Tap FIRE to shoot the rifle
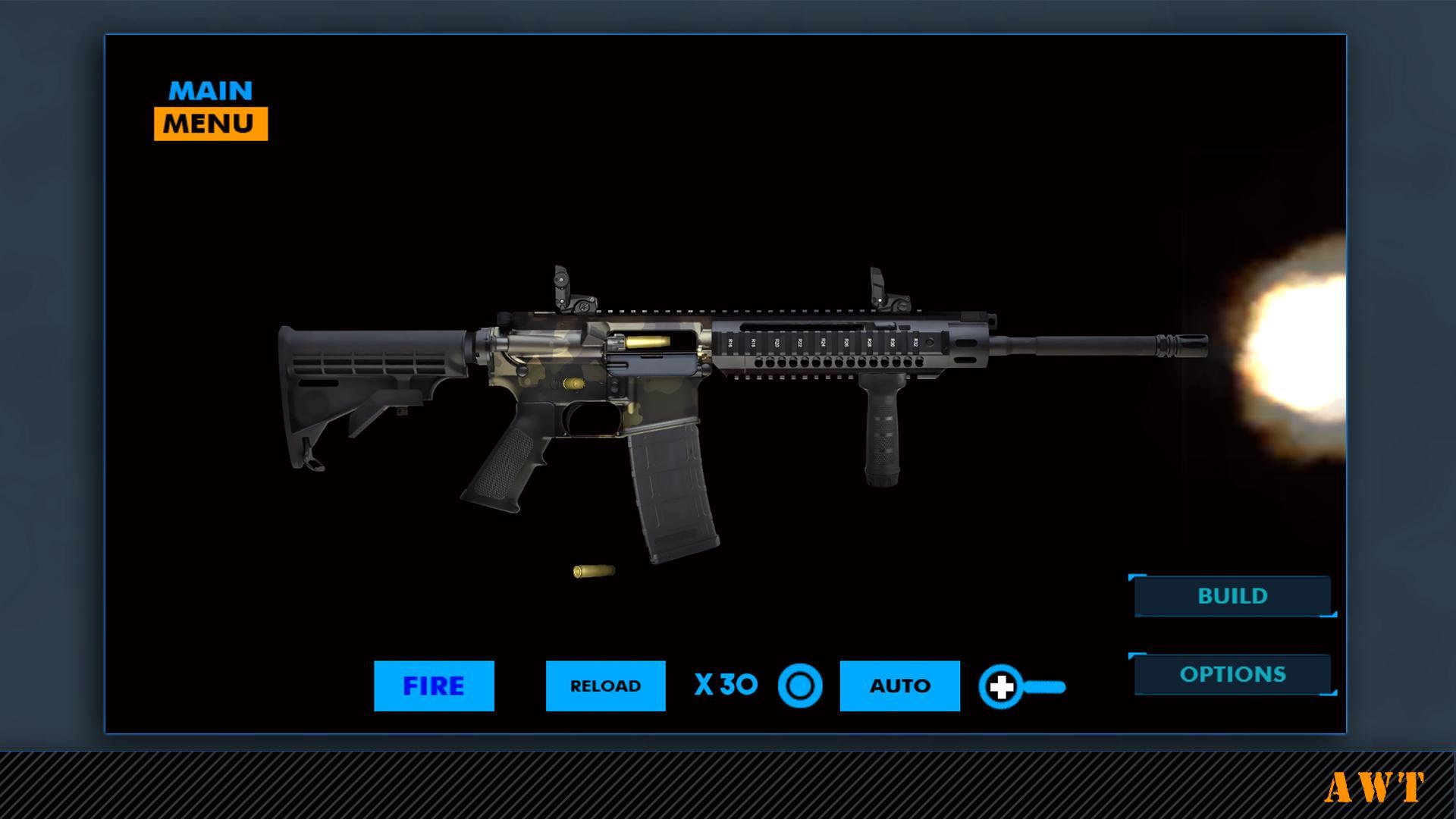The height and width of the screenshot is (819, 1456). pos(434,685)
